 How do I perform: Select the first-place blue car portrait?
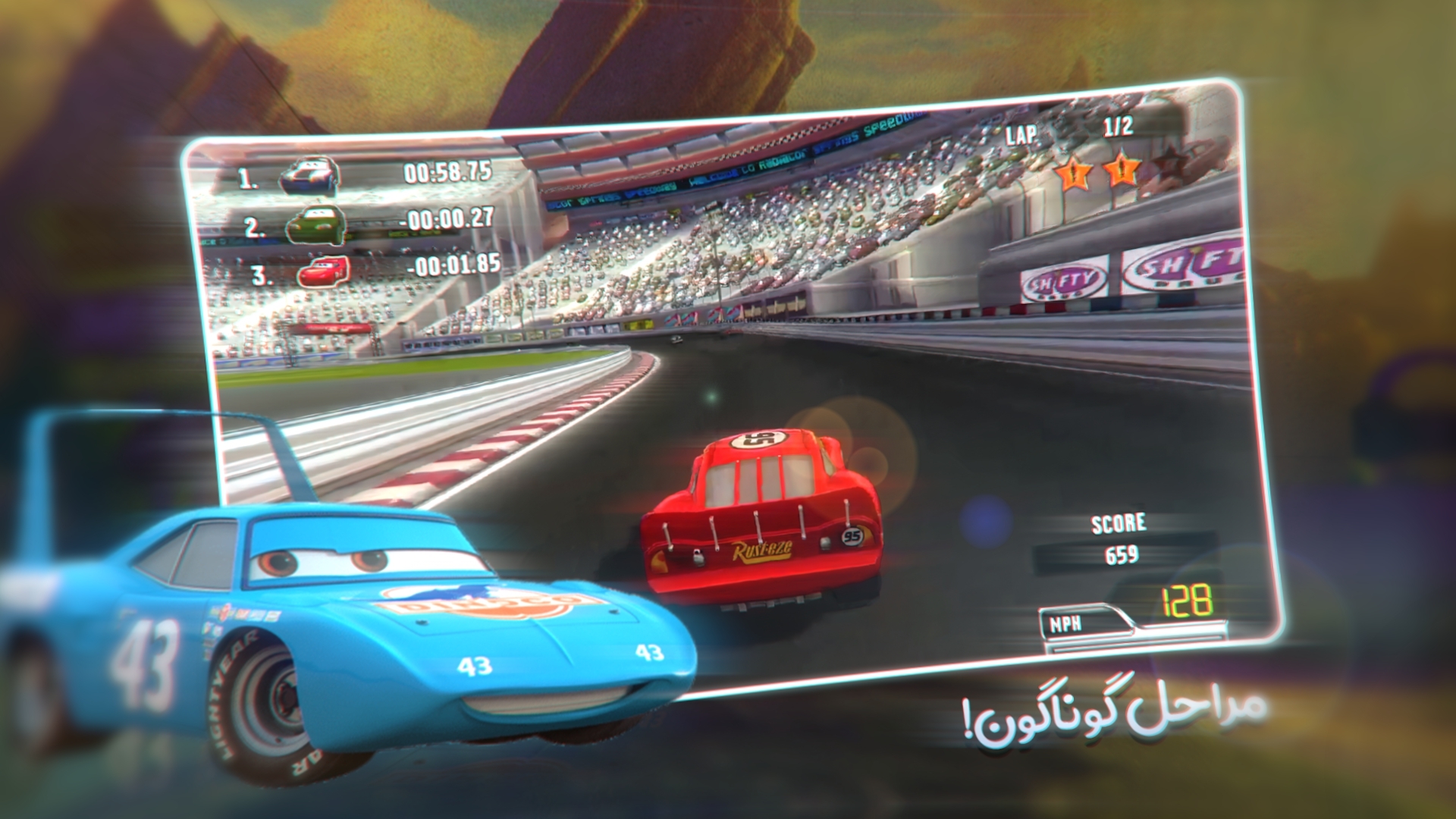pyautogui.click(x=309, y=175)
